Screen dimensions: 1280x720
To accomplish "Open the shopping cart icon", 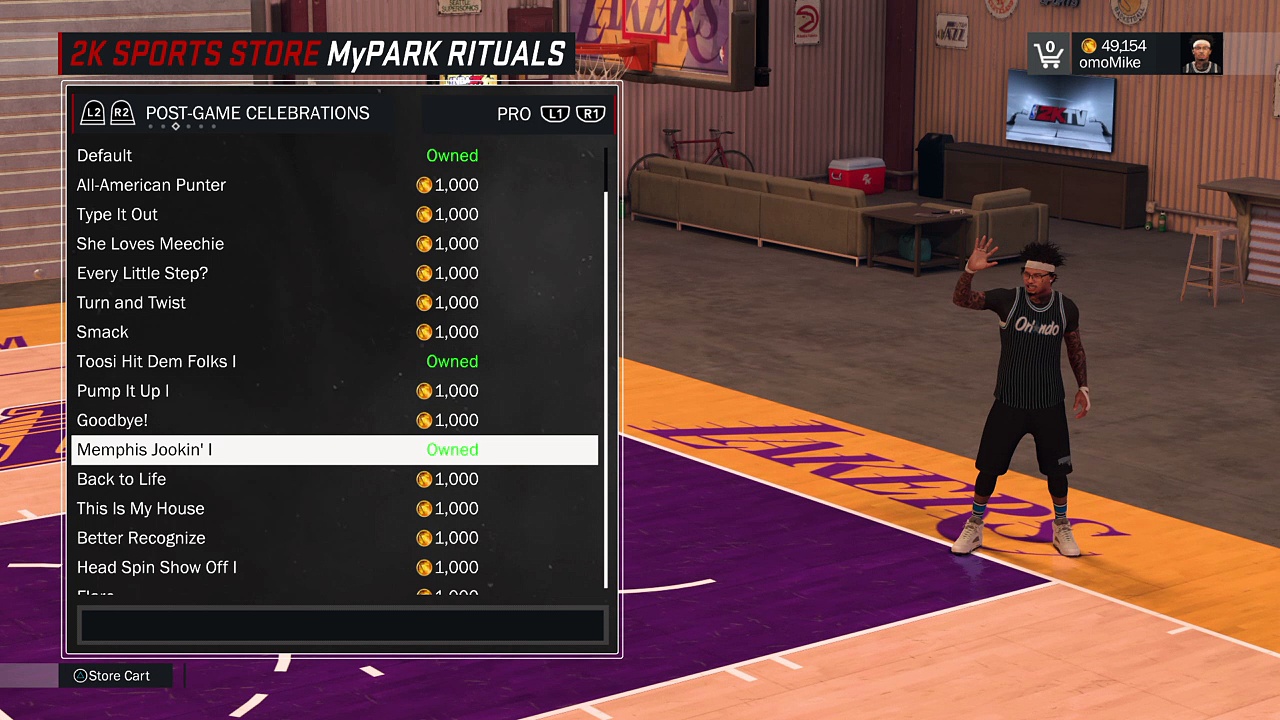I will tap(1048, 54).
